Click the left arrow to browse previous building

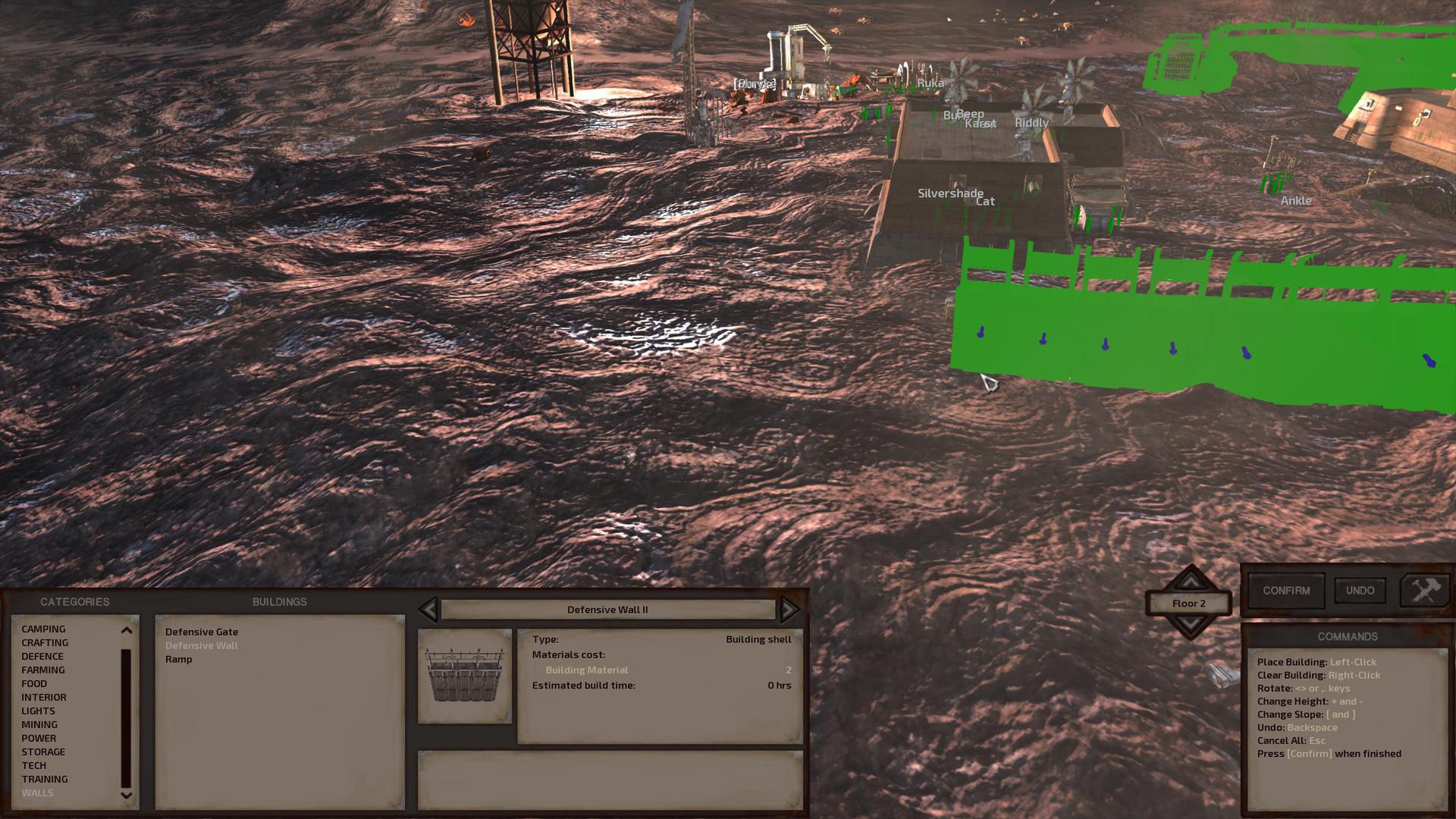pyautogui.click(x=429, y=610)
